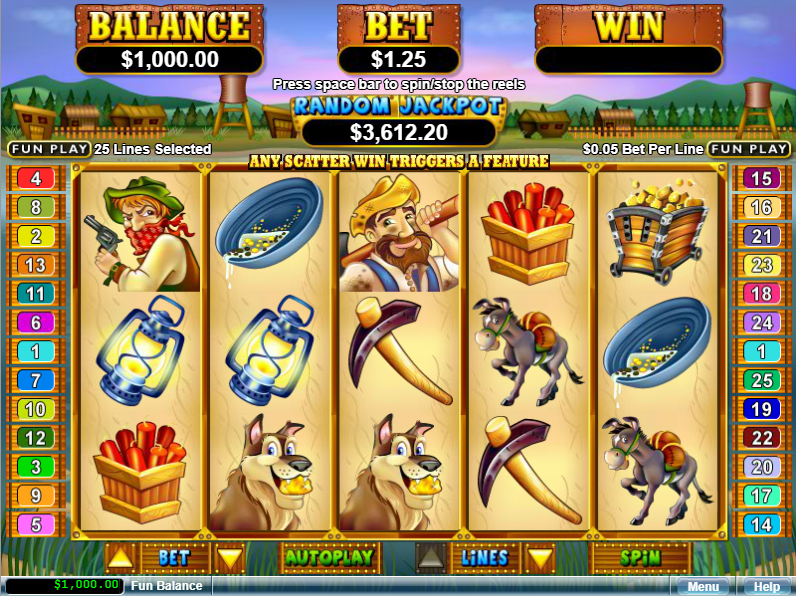The height and width of the screenshot is (596, 796).
Task: Choose payline marker 21
Action: (761, 236)
